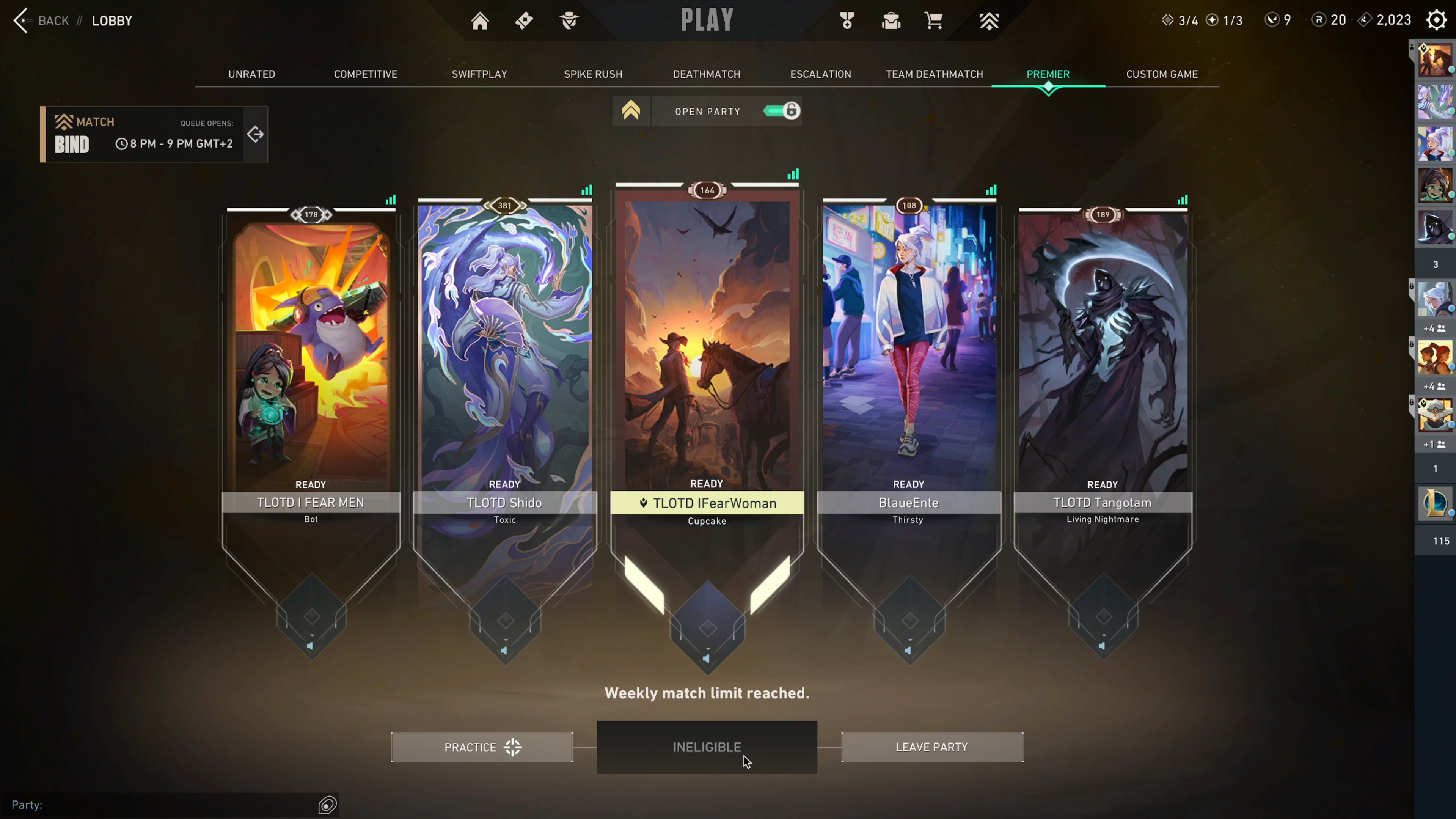Open the home screen icon
Screen dimensions: 1456x819
click(480, 21)
